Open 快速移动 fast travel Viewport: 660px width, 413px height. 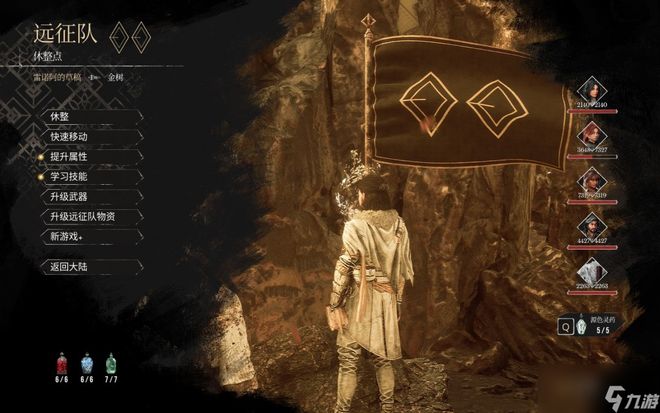tap(68, 137)
